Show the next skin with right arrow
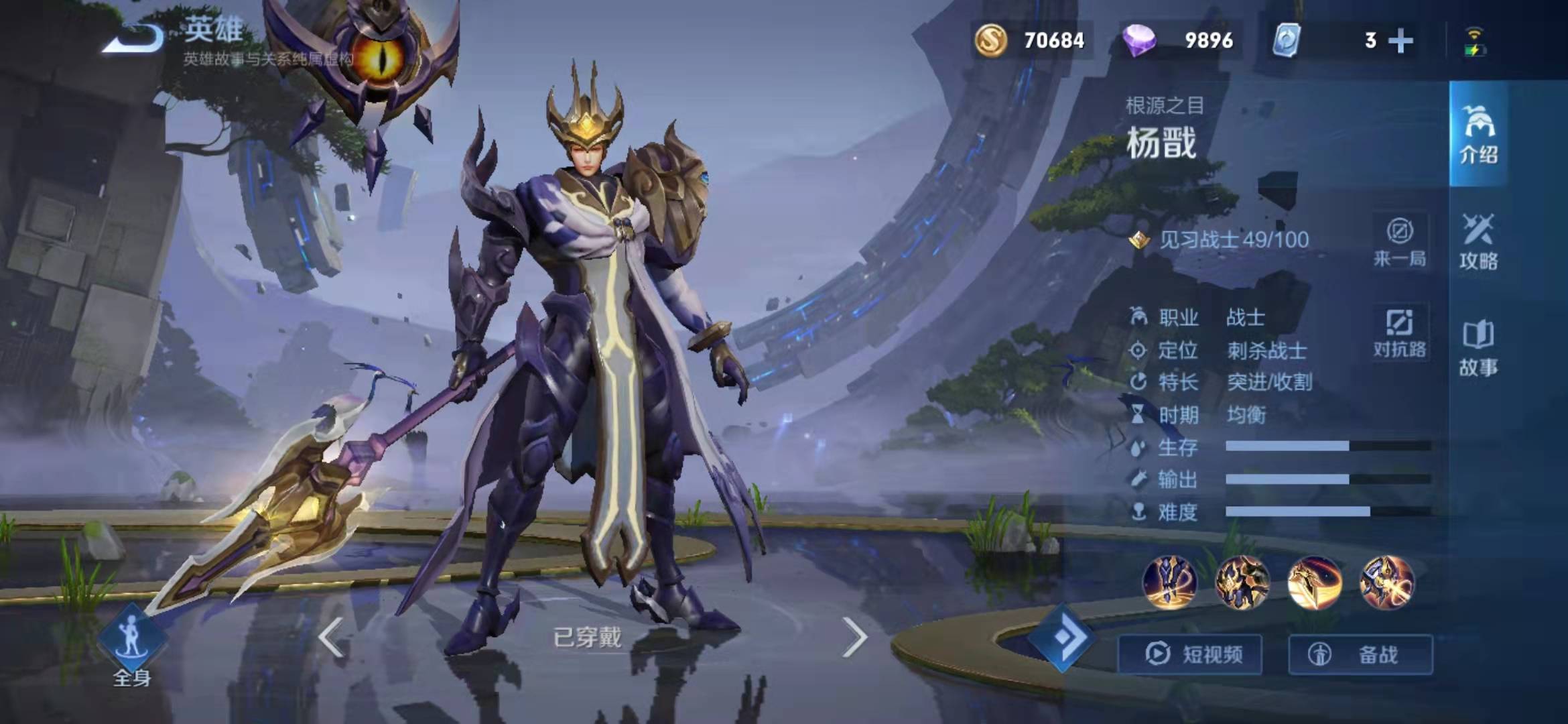The width and height of the screenshot is (1568, 724). click(x=854, y=638)
